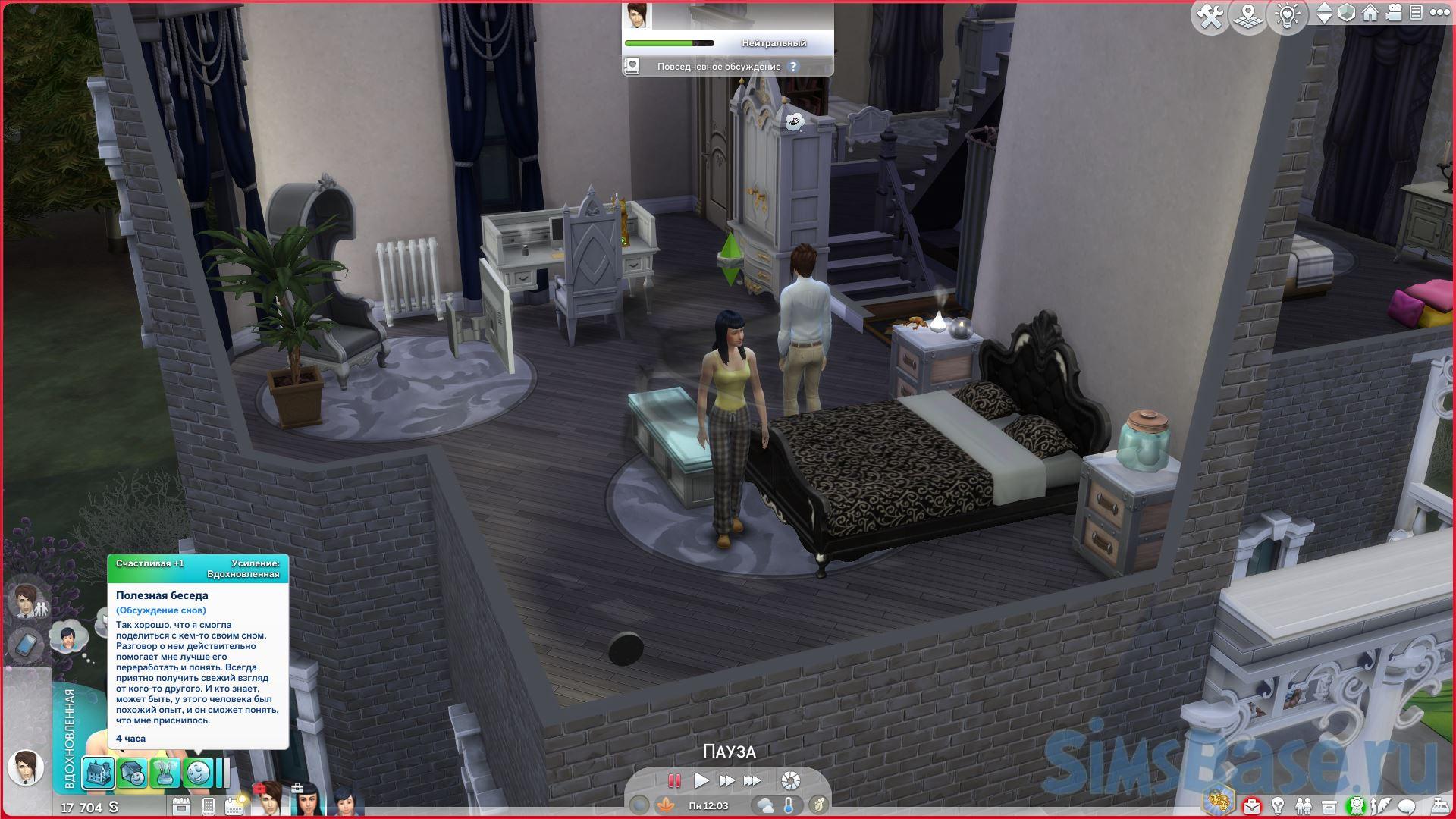Open the heart lightbulb lessons button
The width and height of the screenshot is (1456, 819).
click(x=1288, y=16)
